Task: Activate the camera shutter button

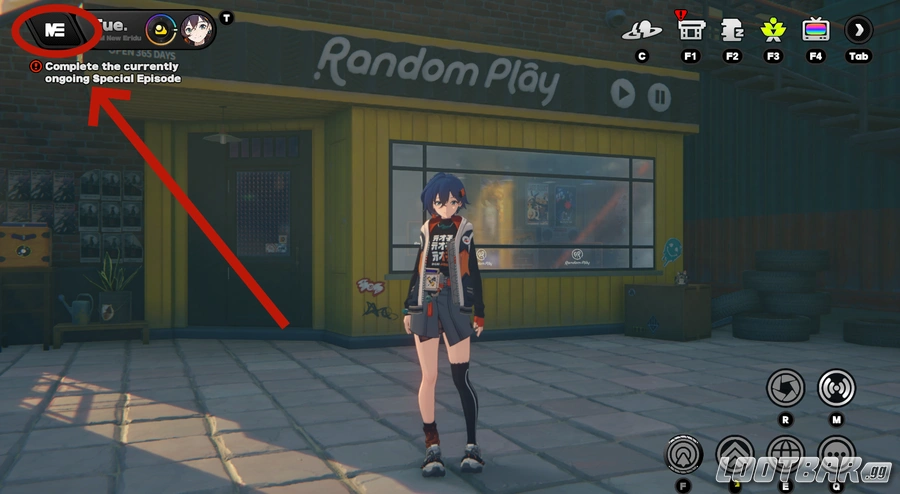Action: [x=785, y=388]
